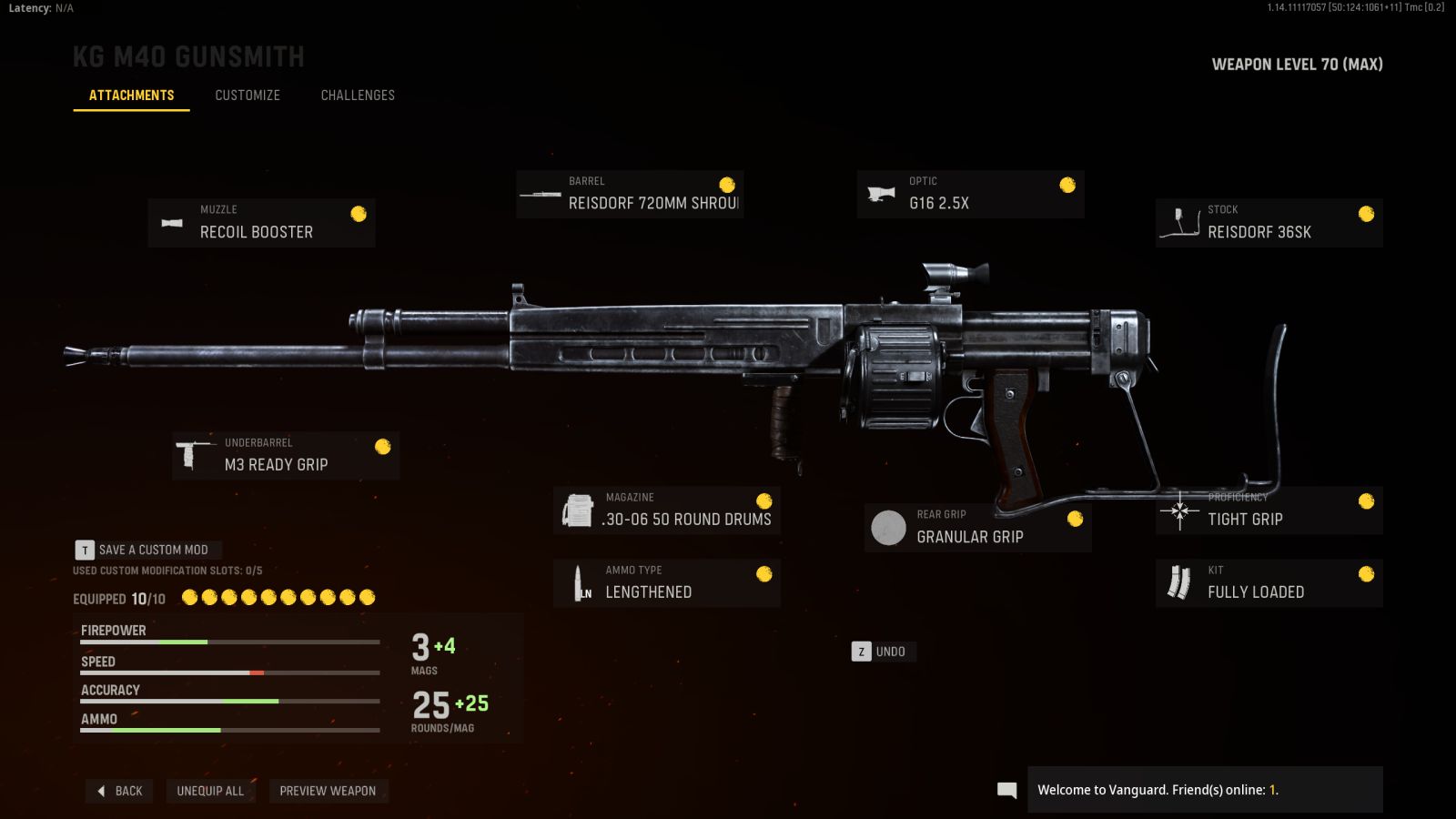Screen dimensions: 1456x819
Task: Select the Attachments tab
Action: point(131,95)
